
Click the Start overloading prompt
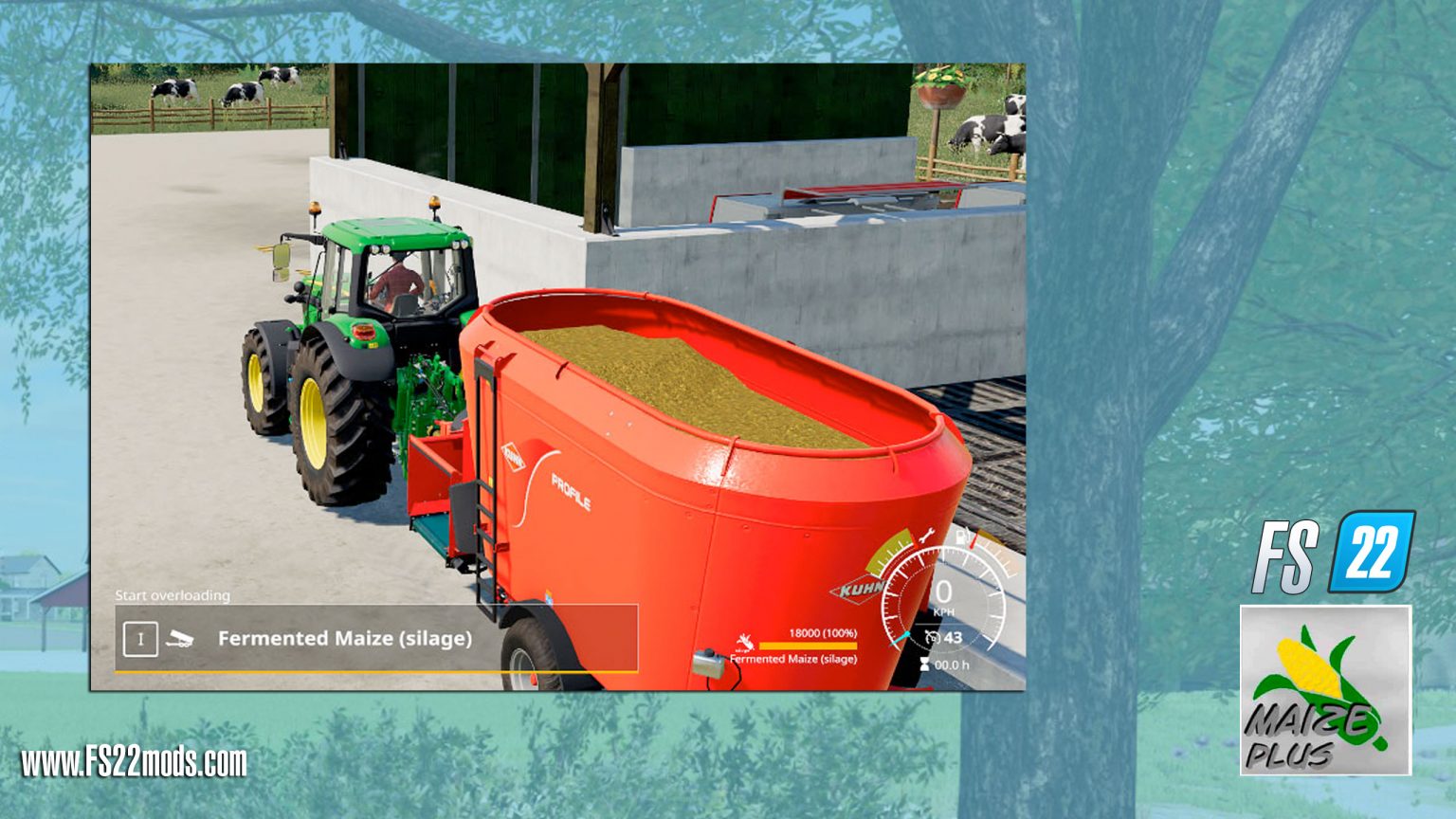pyautogui.click(x=173, y=595)
